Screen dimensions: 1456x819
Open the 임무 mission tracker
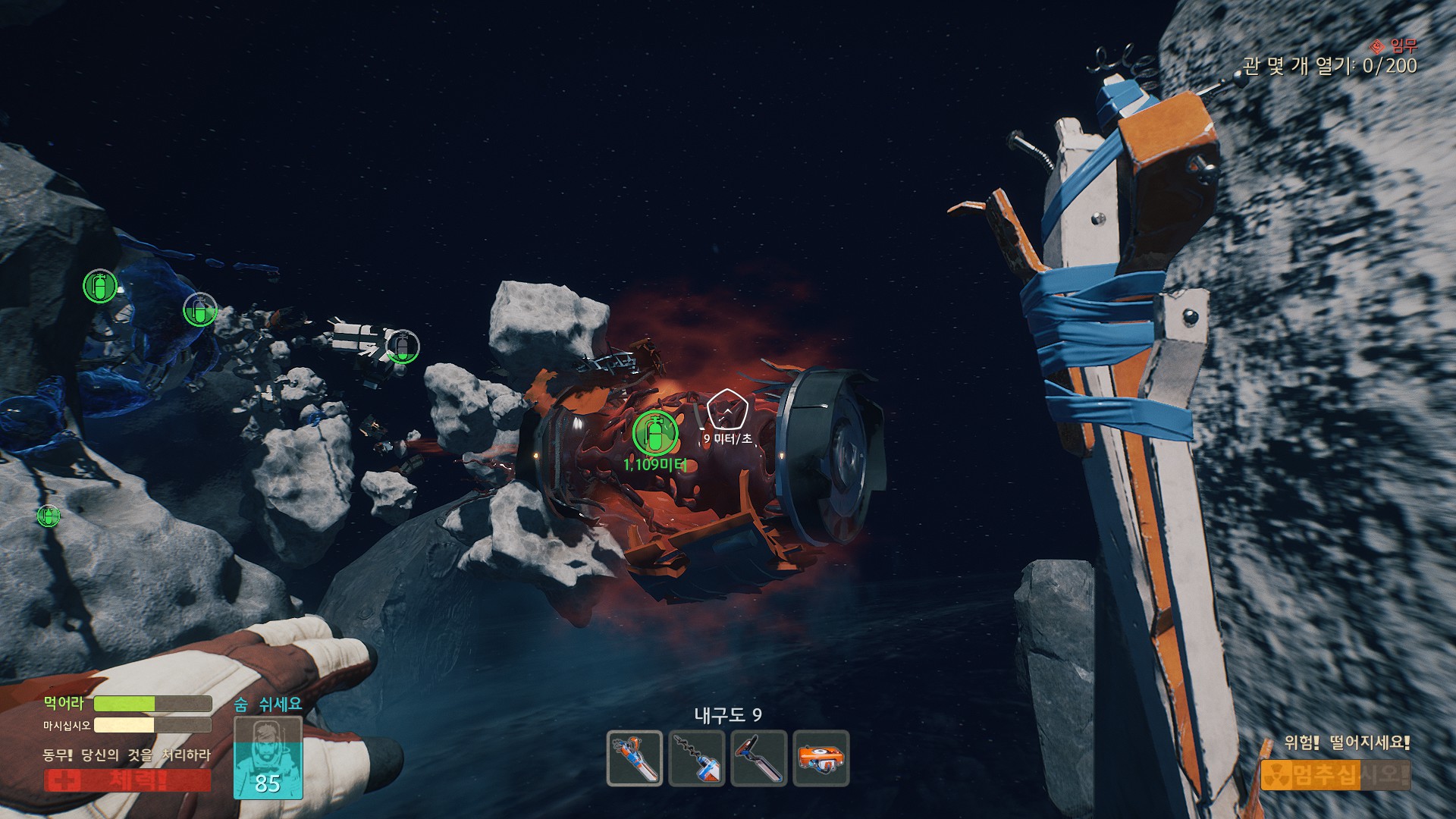[1395, 46]
